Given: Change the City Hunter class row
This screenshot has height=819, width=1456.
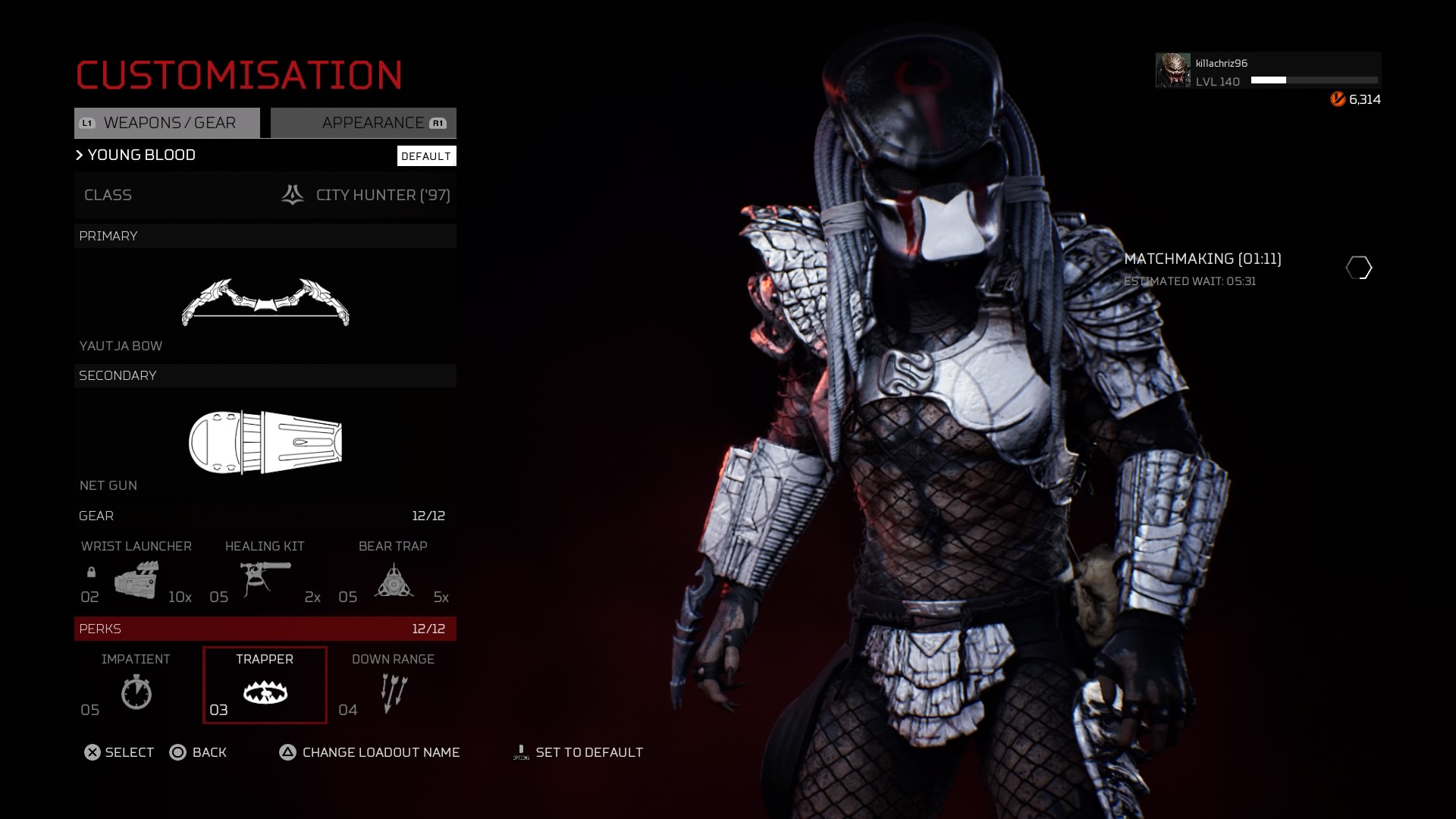Looking at the screenshot, I should [x=265, y=196].
